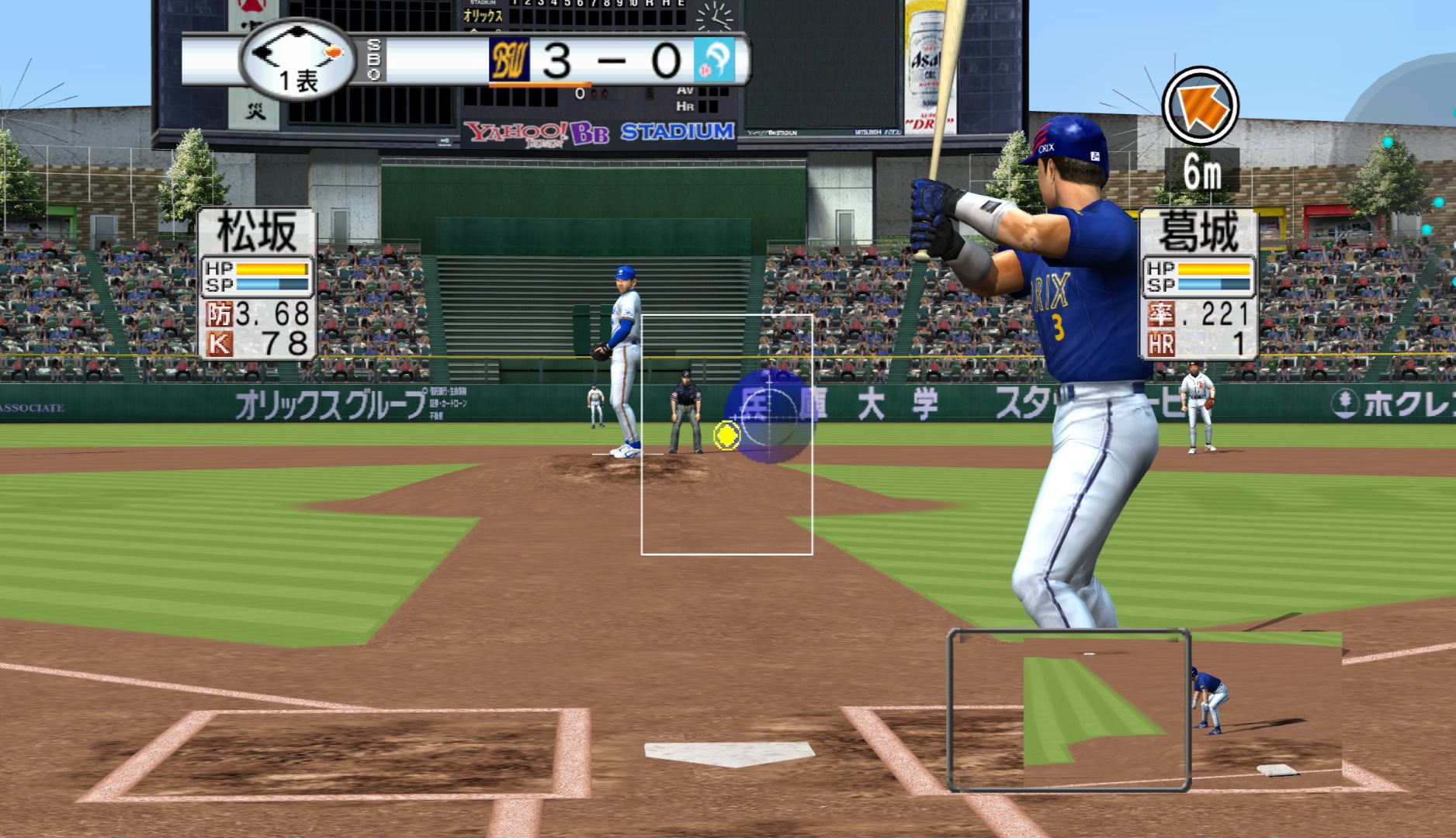Open batter 葛城's info panel
Screen dimensions: 1456x838
pos(1199,284)
